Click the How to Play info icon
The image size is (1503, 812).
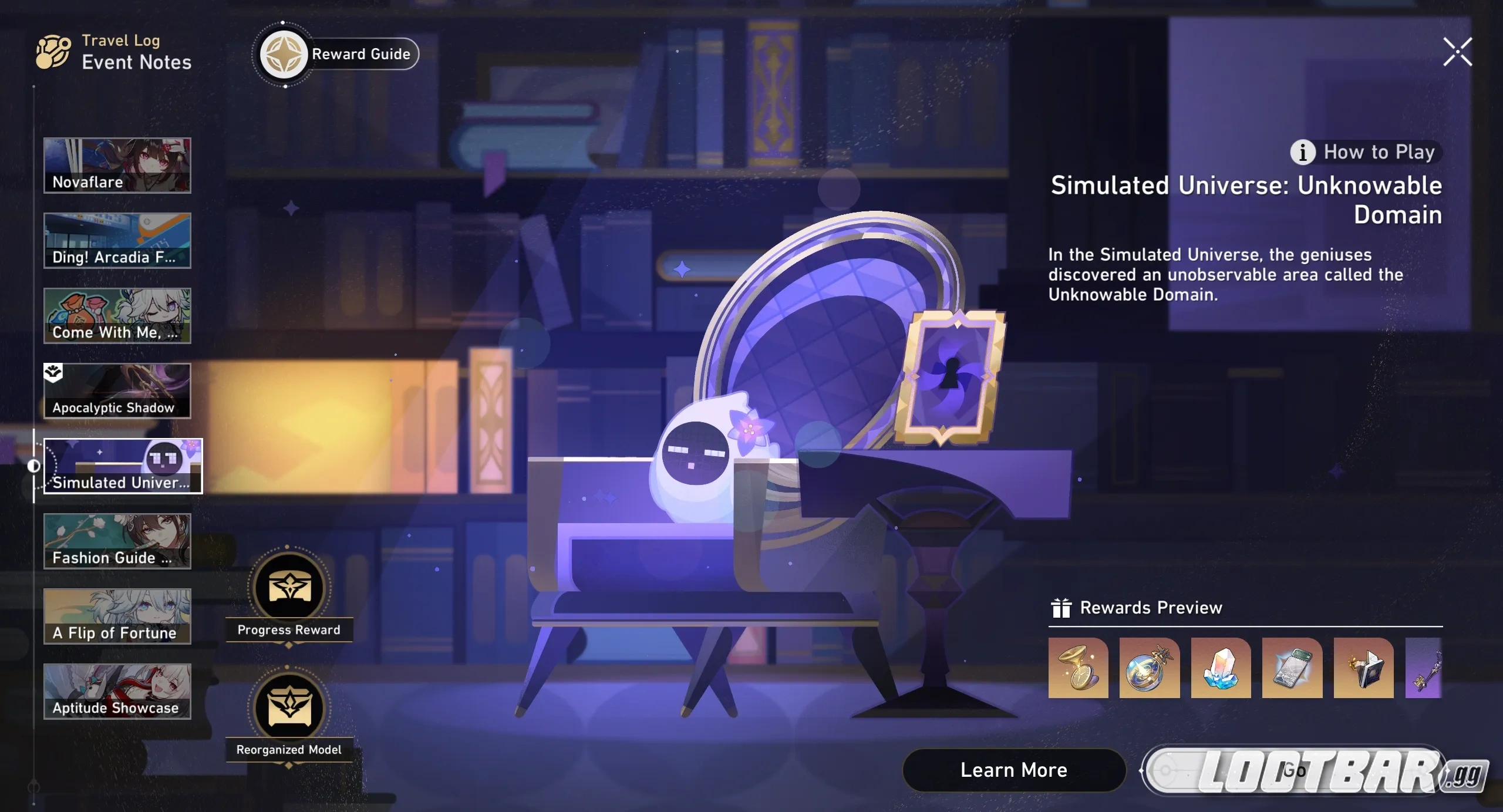pyautogui.click(x=1302, y=152)
